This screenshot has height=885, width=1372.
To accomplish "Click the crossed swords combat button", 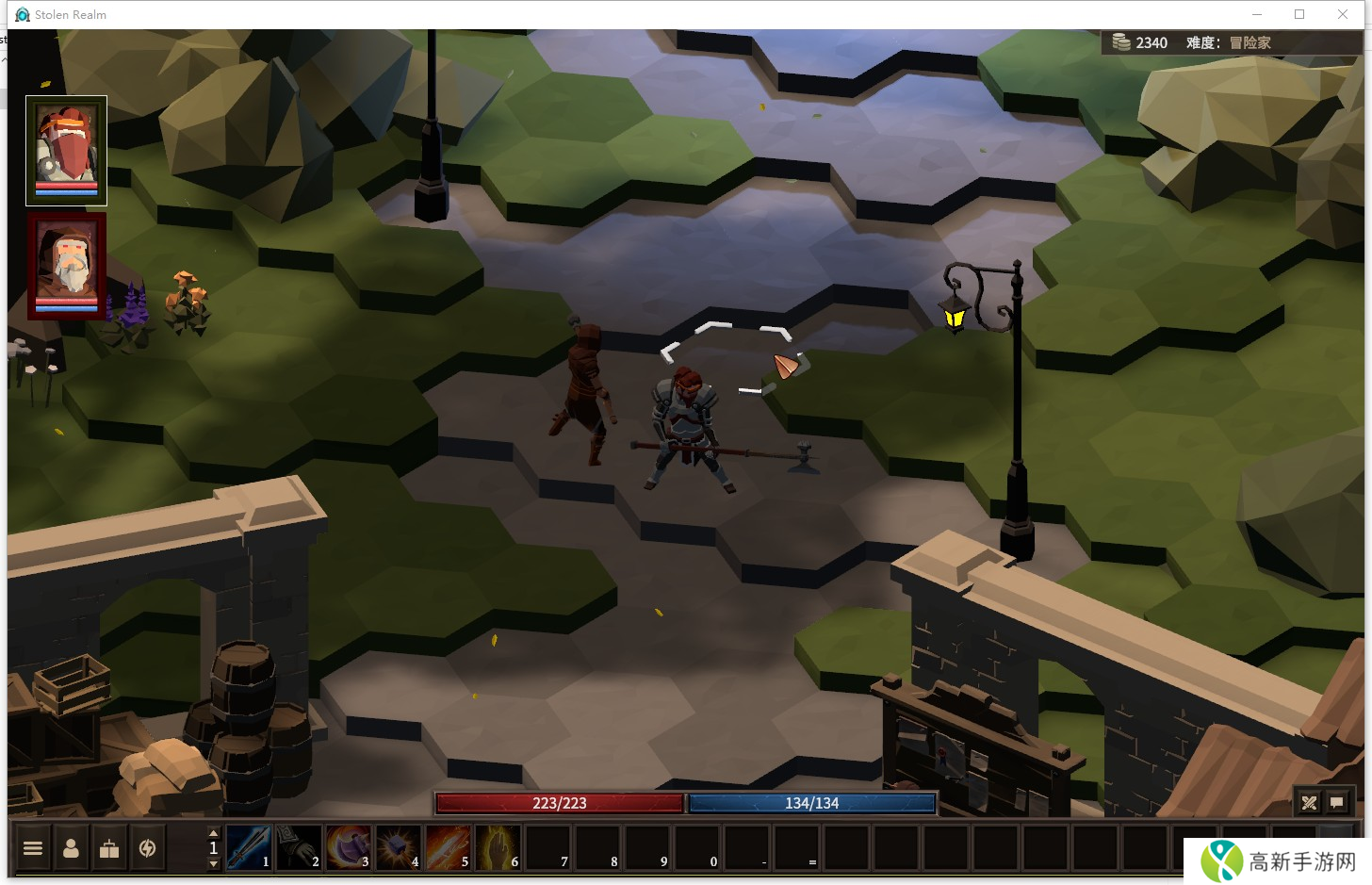I will 1309,802.
